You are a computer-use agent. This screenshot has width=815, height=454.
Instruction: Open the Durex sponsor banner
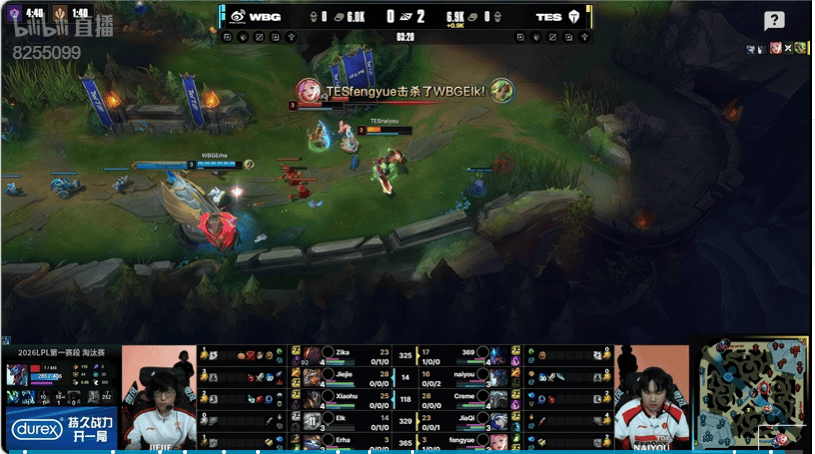61,429
